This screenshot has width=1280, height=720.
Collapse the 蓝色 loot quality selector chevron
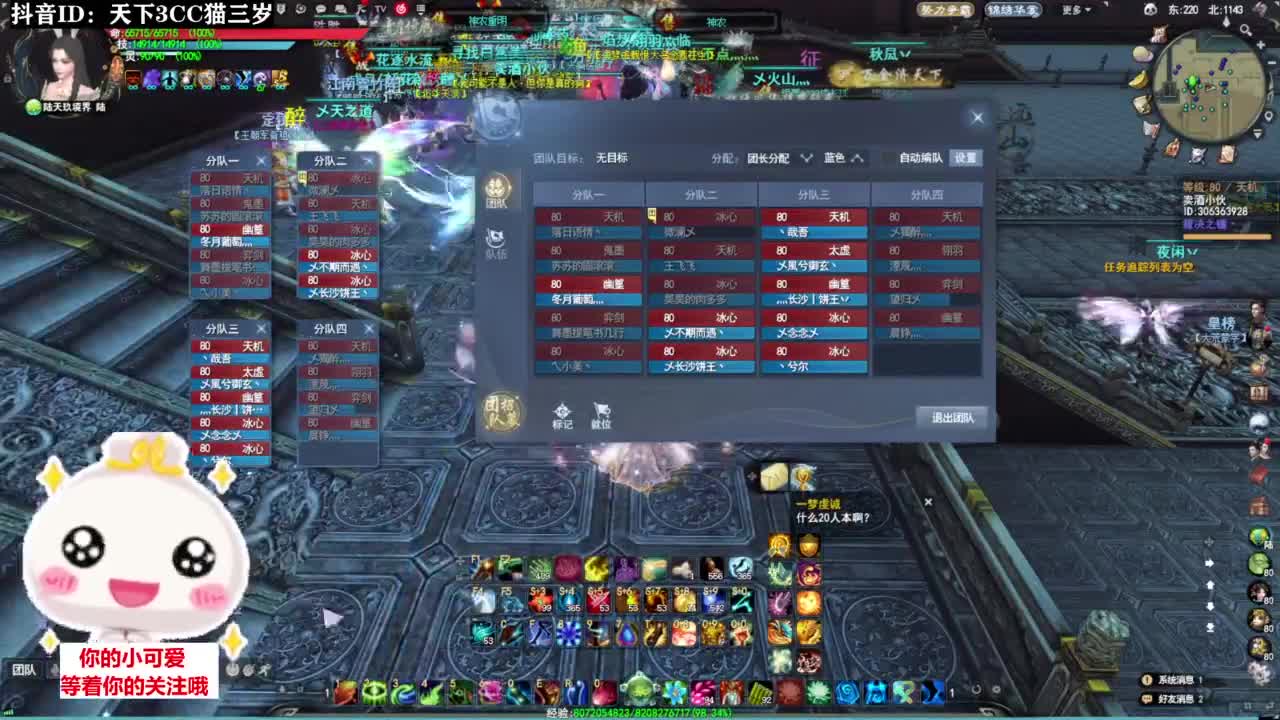(x=858, y=157)
